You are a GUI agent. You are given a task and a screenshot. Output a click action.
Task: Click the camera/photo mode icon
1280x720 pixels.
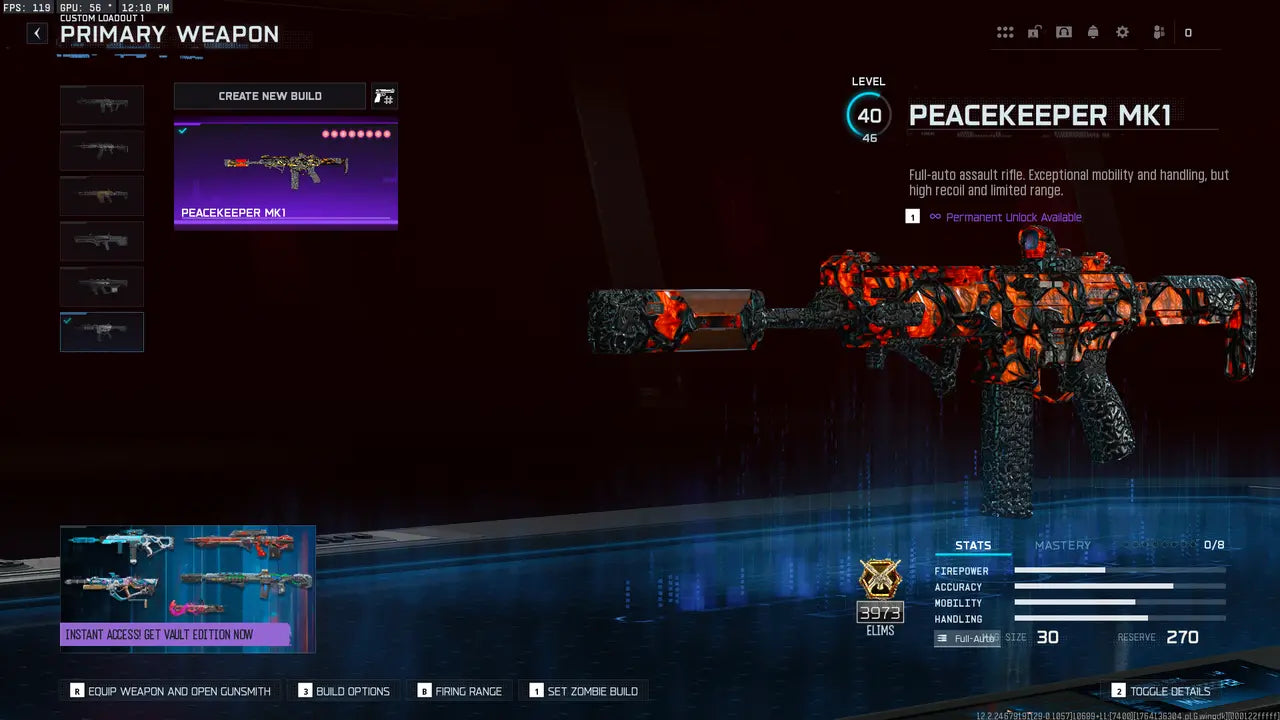coord(1063,31)
